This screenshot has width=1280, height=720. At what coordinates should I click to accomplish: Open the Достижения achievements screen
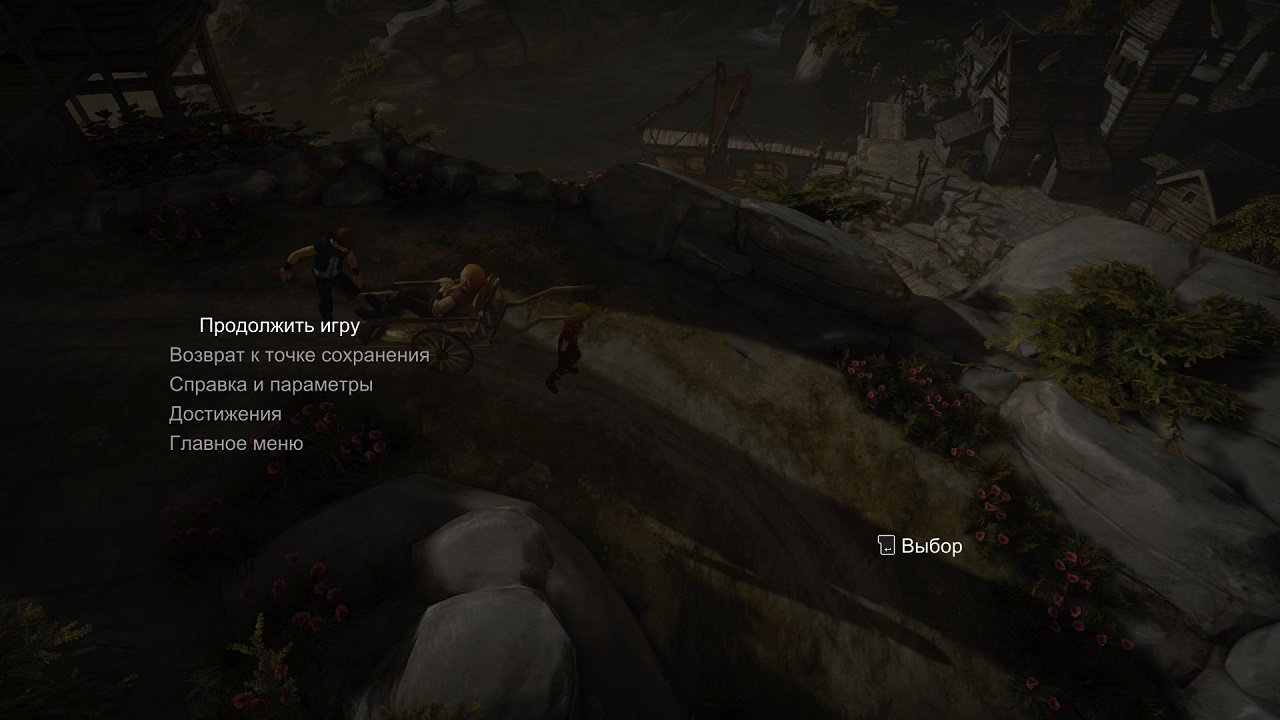pyautogui.click(x=224, y=413)
